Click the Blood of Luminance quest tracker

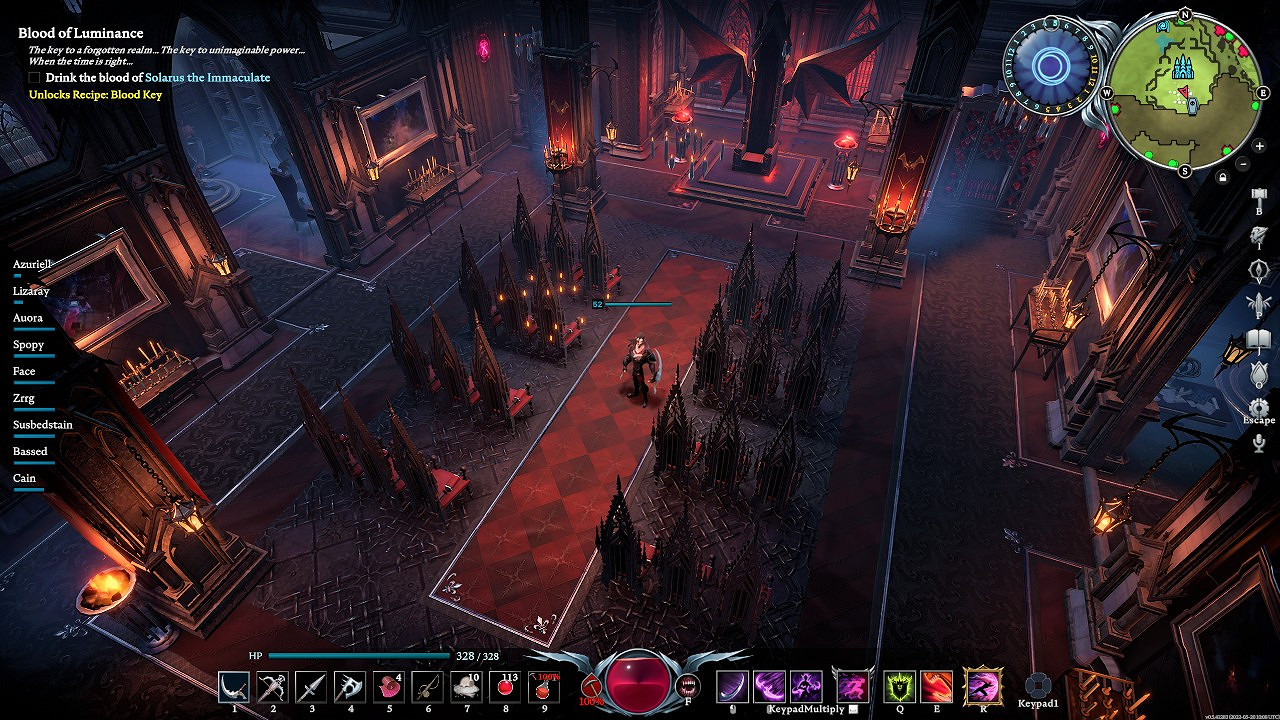click(x=81, y=33)
